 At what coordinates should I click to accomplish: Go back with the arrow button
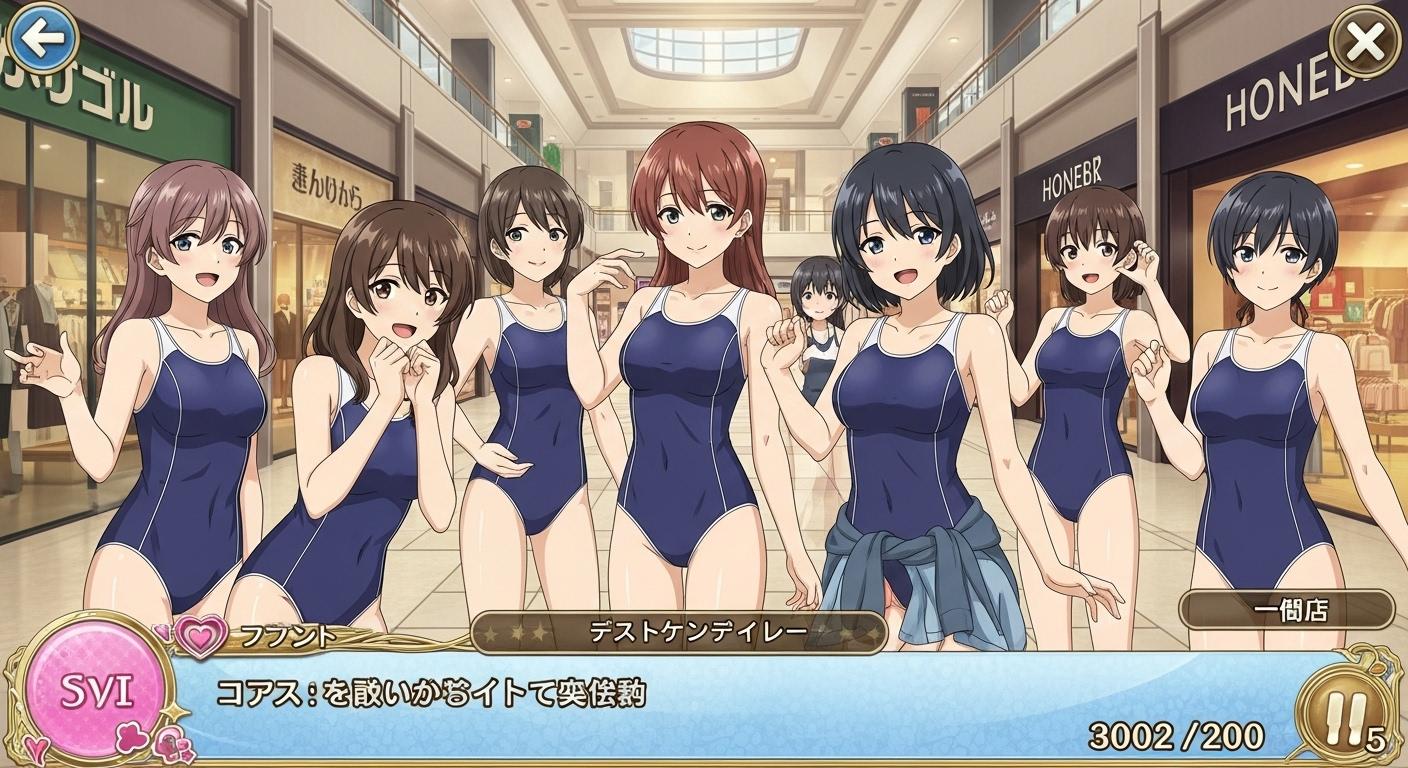click(x=42, y=39)
